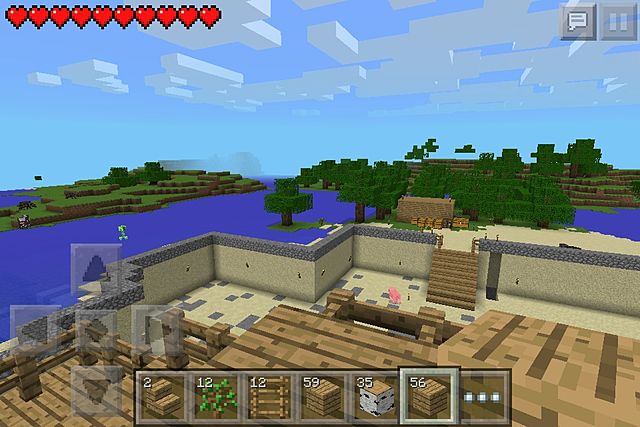Pause the game
The width and height of the screenshot is (640, 427).
(x=614, y=21)
